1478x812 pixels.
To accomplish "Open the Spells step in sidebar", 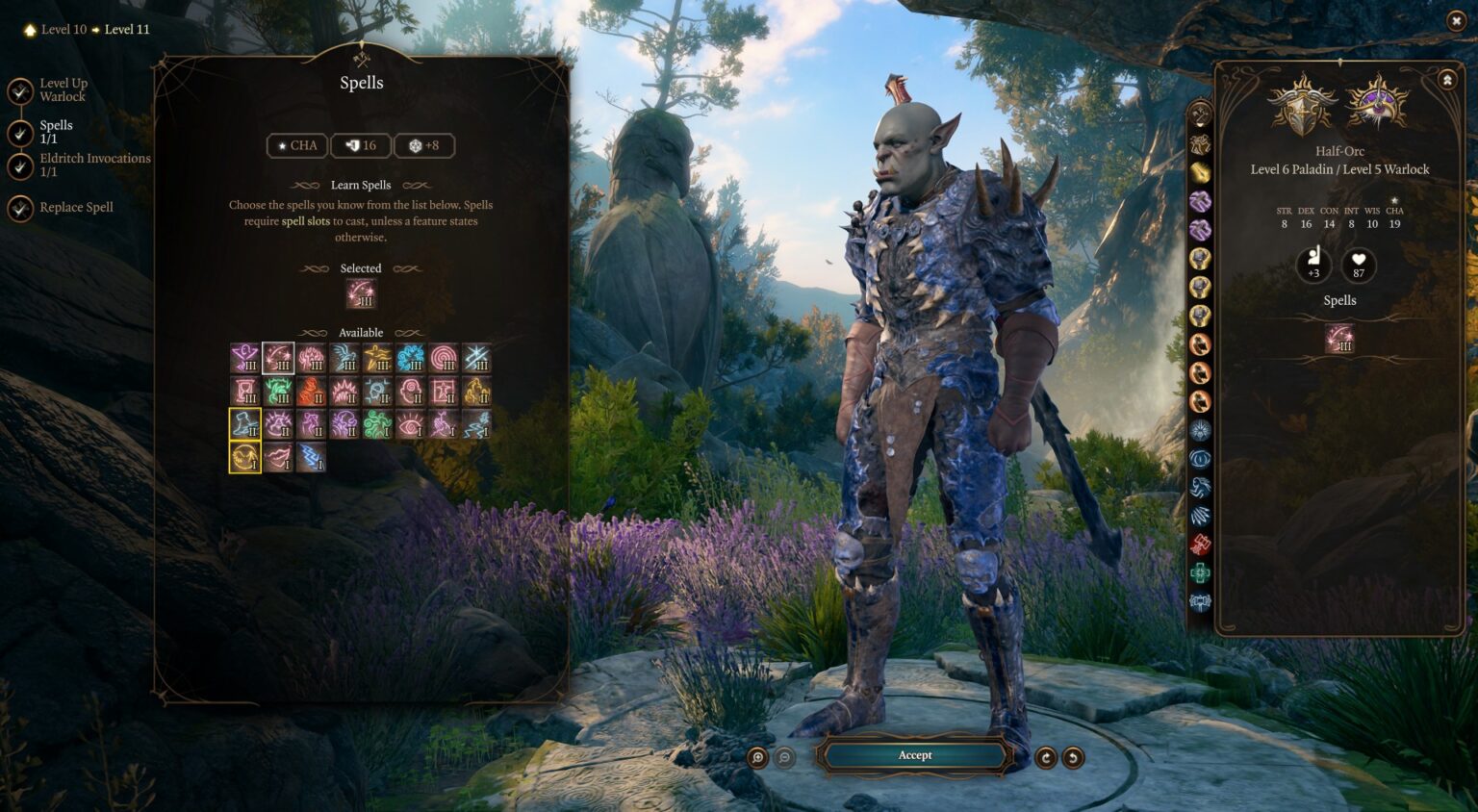I will click(56, 132).
